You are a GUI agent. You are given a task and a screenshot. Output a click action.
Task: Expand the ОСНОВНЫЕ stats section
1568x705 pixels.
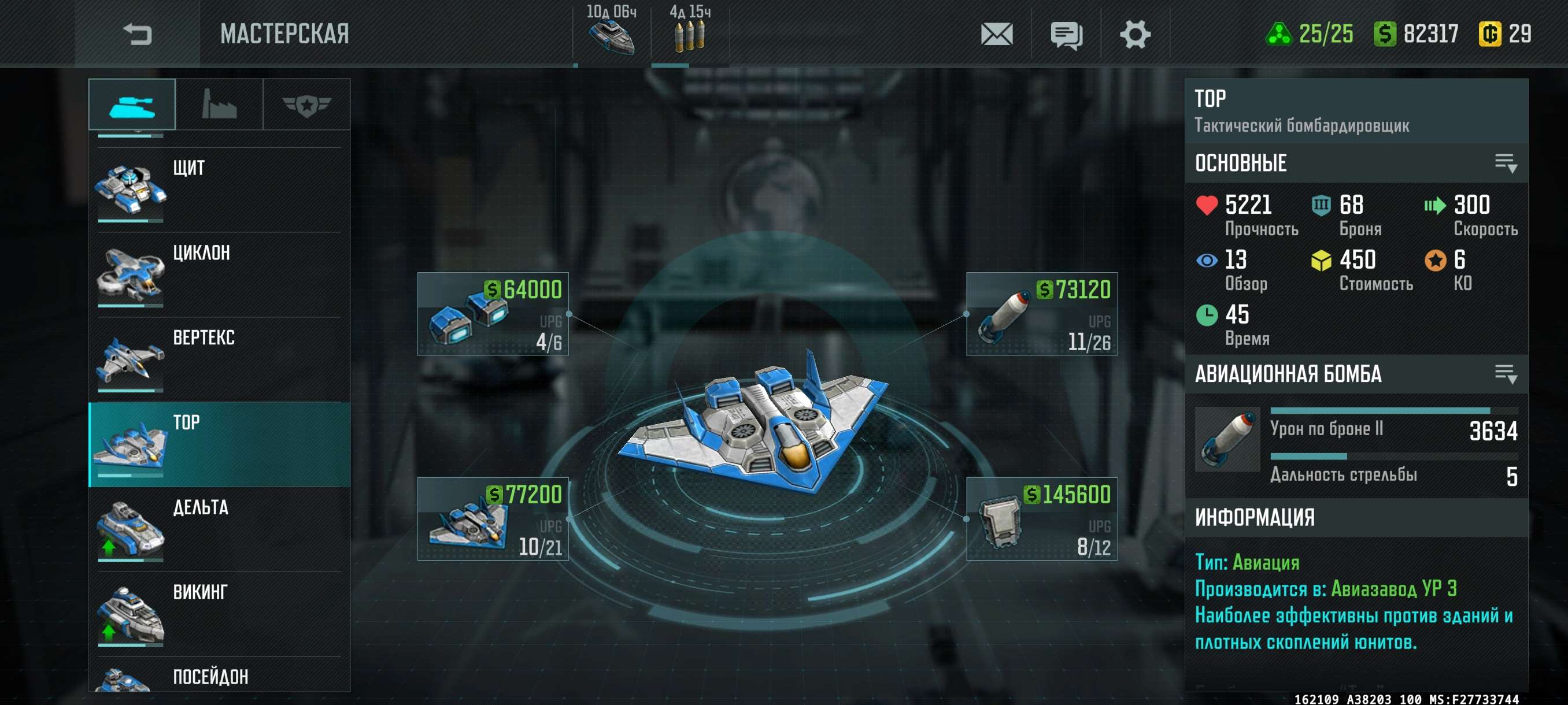(x=1506, y=163)
